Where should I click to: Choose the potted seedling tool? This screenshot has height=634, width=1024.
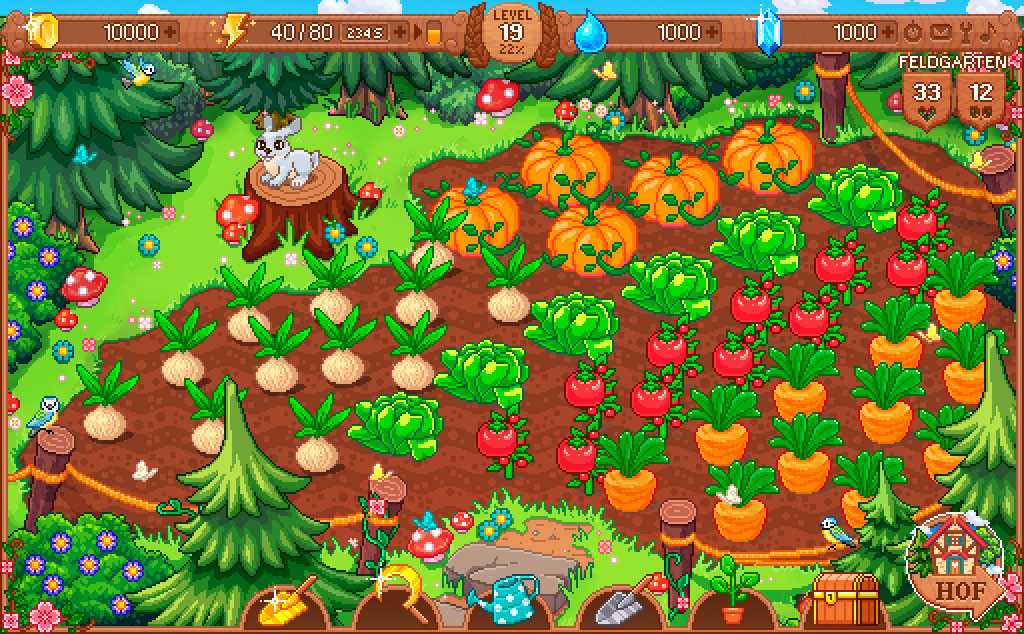click(731, 595)
